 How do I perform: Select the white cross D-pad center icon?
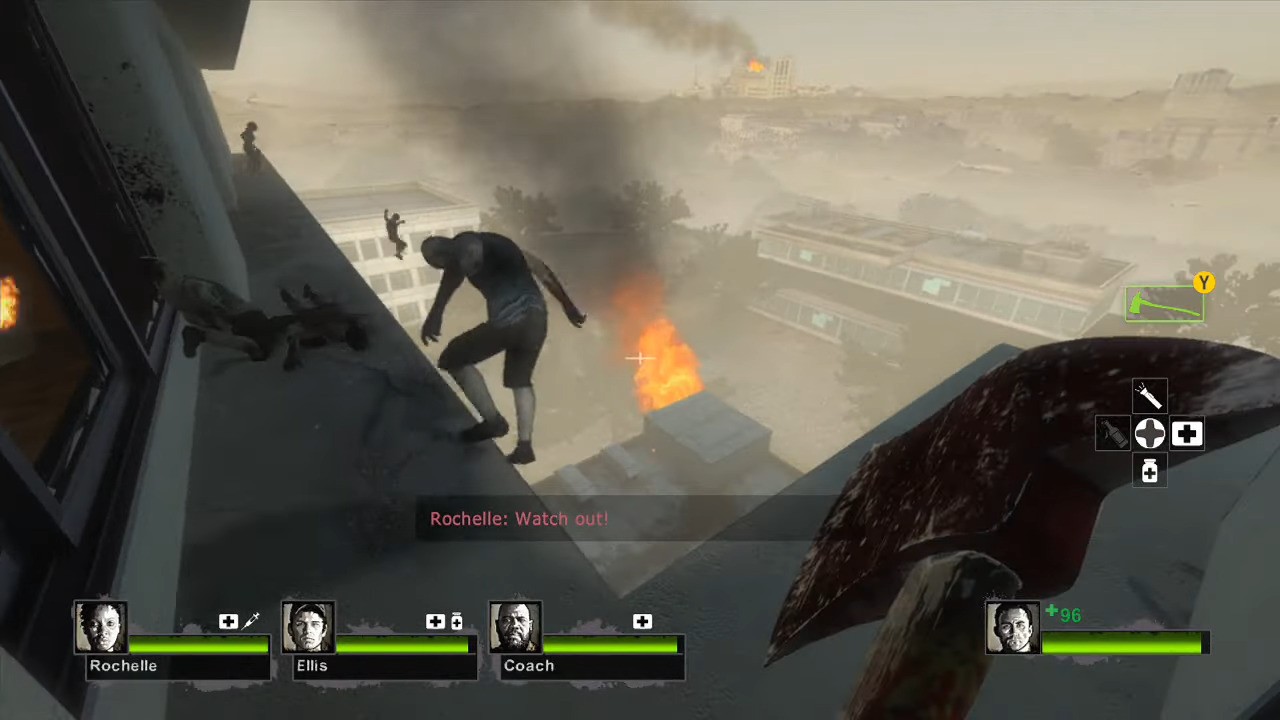(x=1149, y=432)
